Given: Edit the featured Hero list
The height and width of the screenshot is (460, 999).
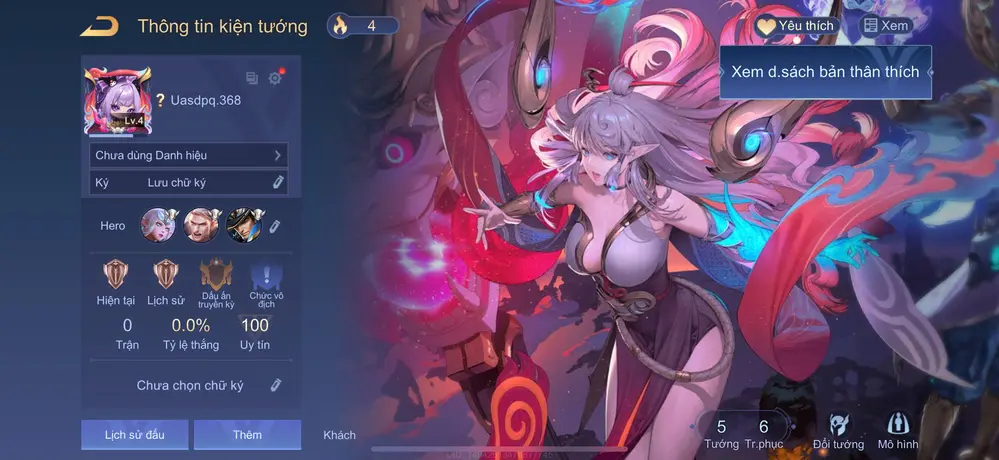Looking at the screenshot, I should pyautogui.click(x=276, y=226).
